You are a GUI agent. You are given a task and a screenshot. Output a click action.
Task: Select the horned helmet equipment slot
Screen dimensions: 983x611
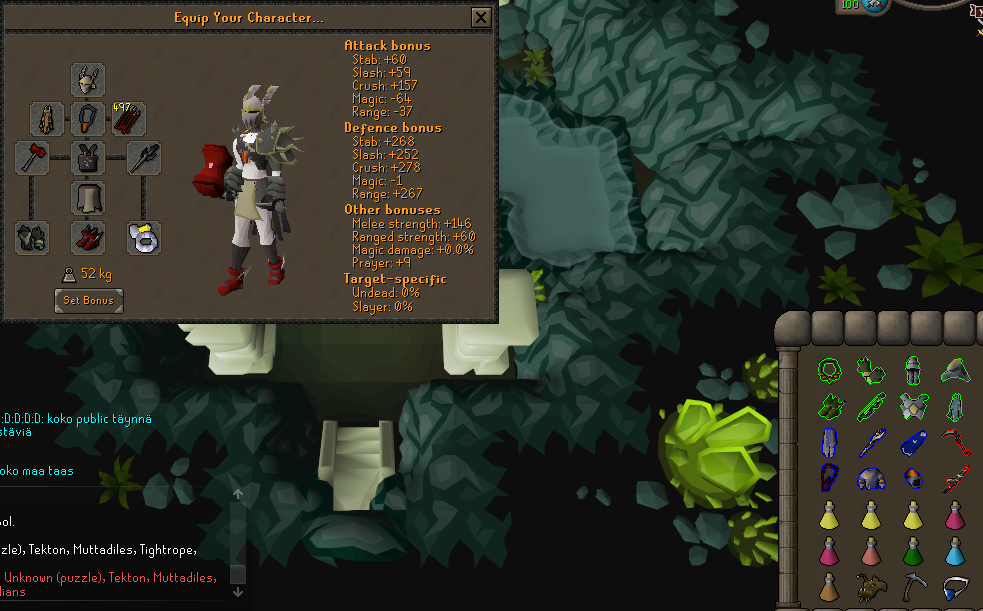89,80
